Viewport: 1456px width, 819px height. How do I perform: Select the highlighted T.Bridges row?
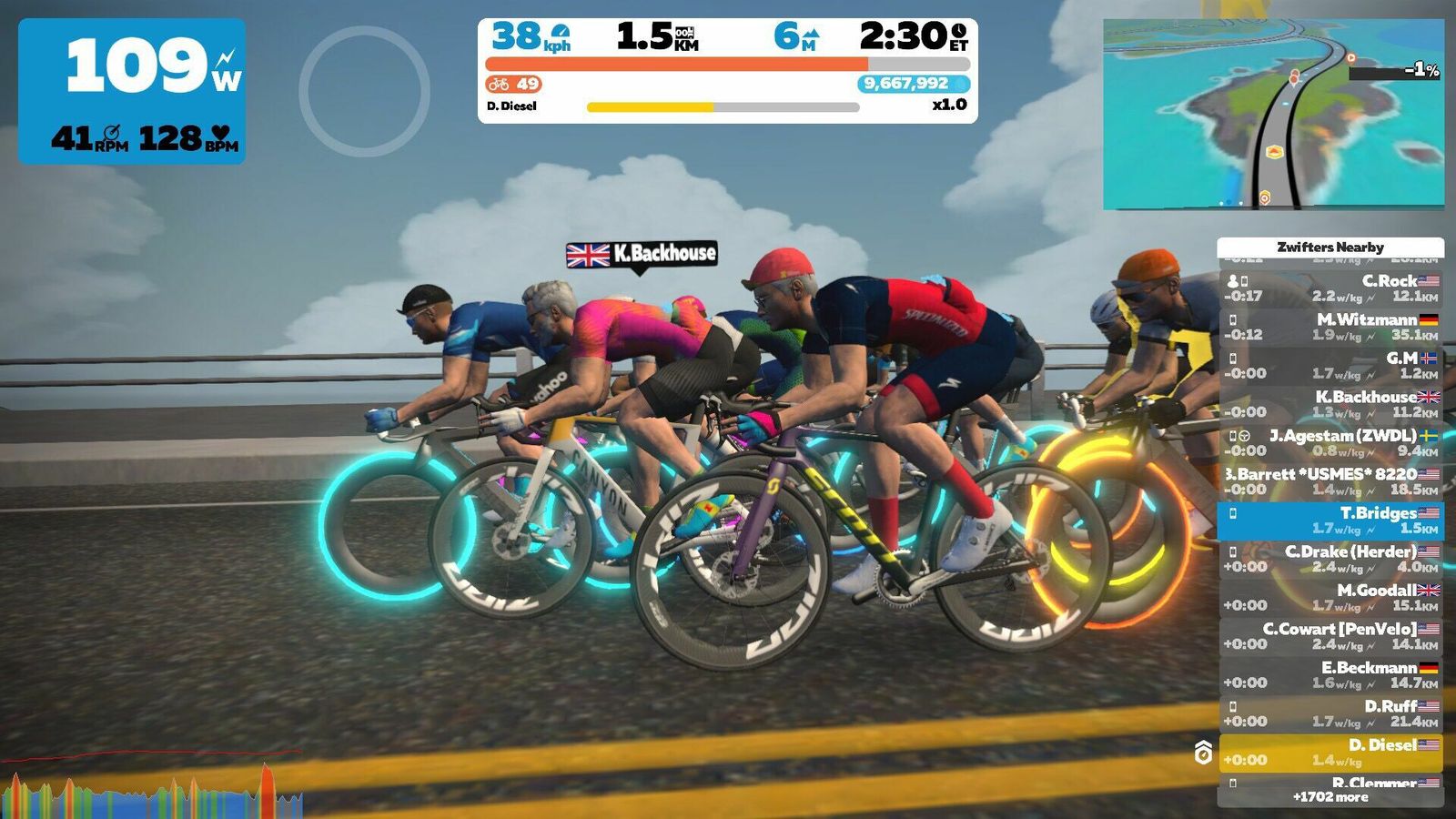1330,521
